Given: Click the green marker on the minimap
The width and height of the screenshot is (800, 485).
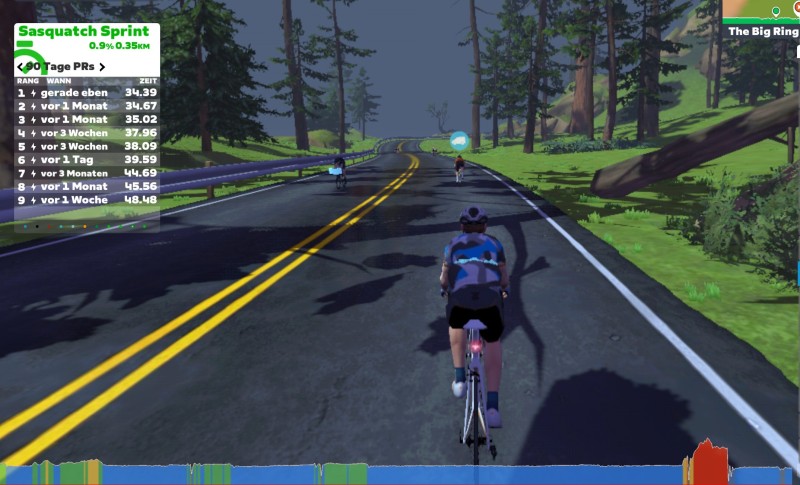Looking at the screenshot, I should point(775,11).
